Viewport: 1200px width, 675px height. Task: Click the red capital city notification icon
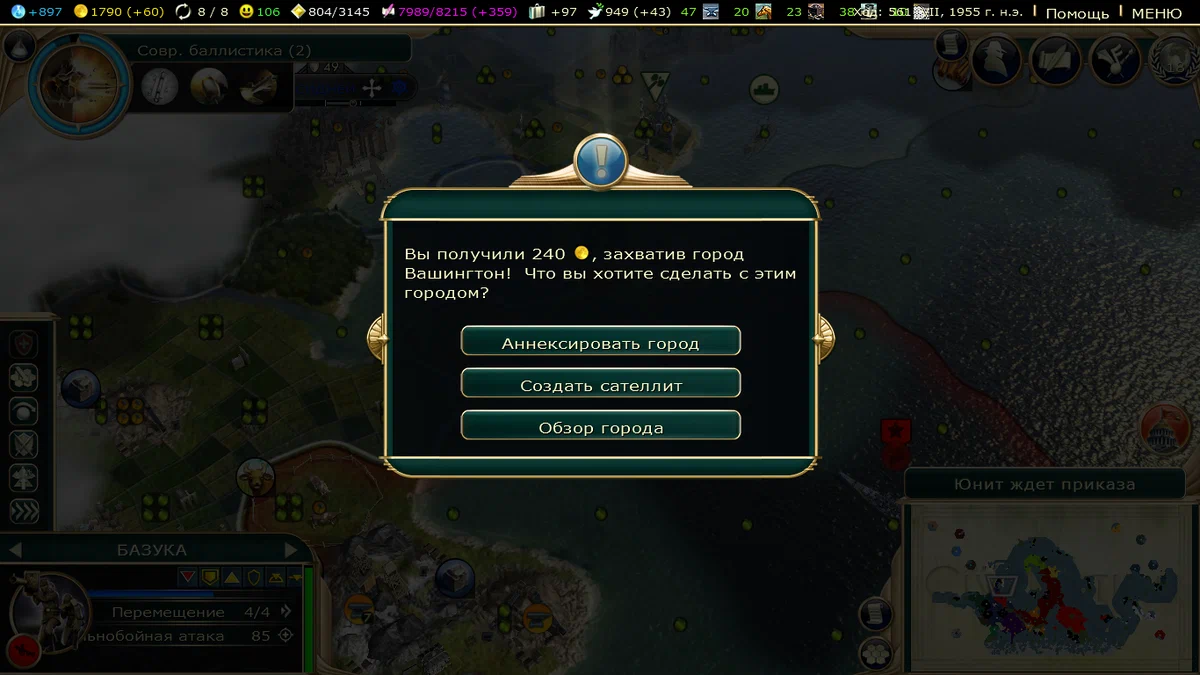1165,427
